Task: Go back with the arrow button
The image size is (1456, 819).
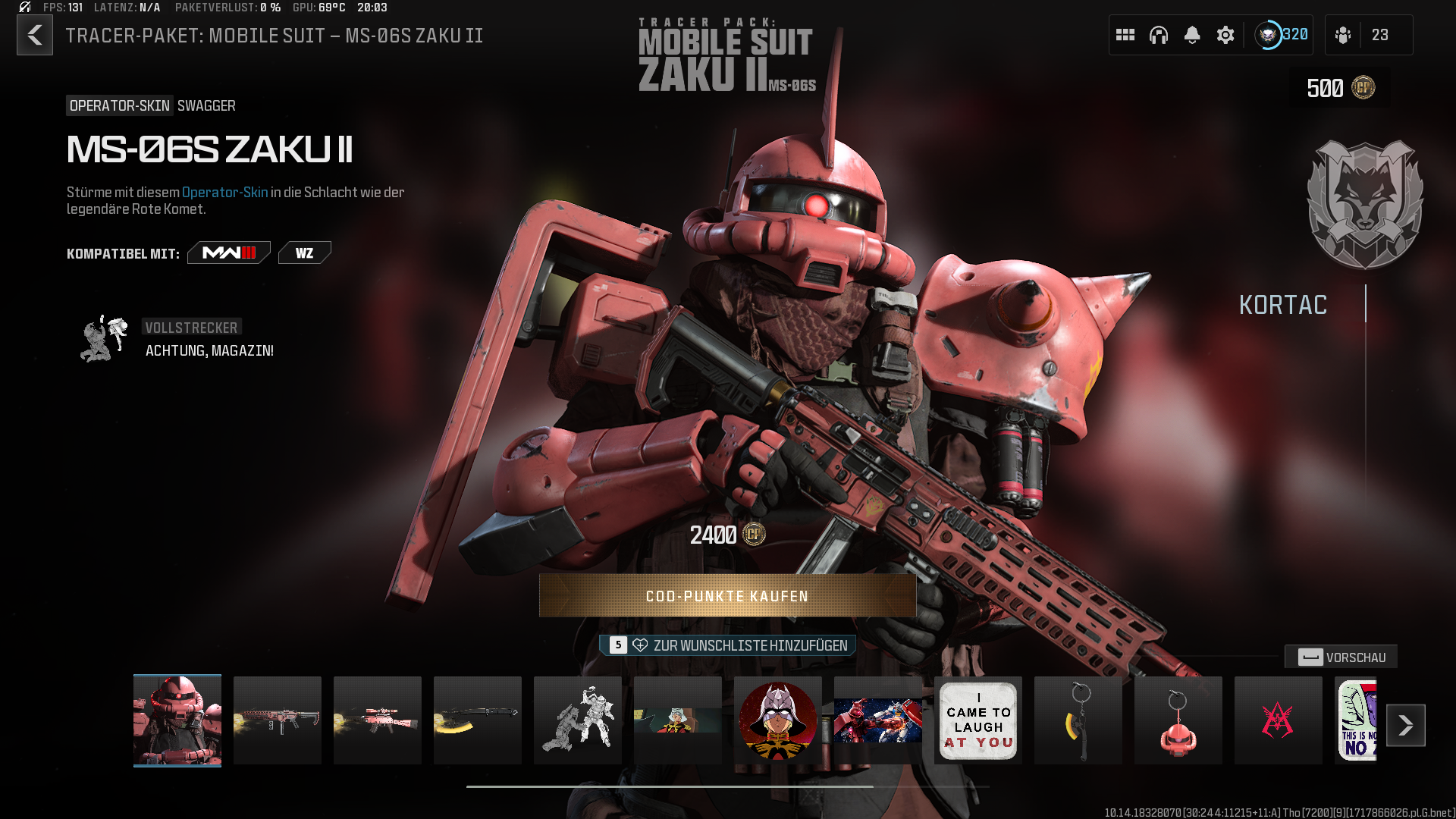Action: pyautogui.click(x=35, y=35)
